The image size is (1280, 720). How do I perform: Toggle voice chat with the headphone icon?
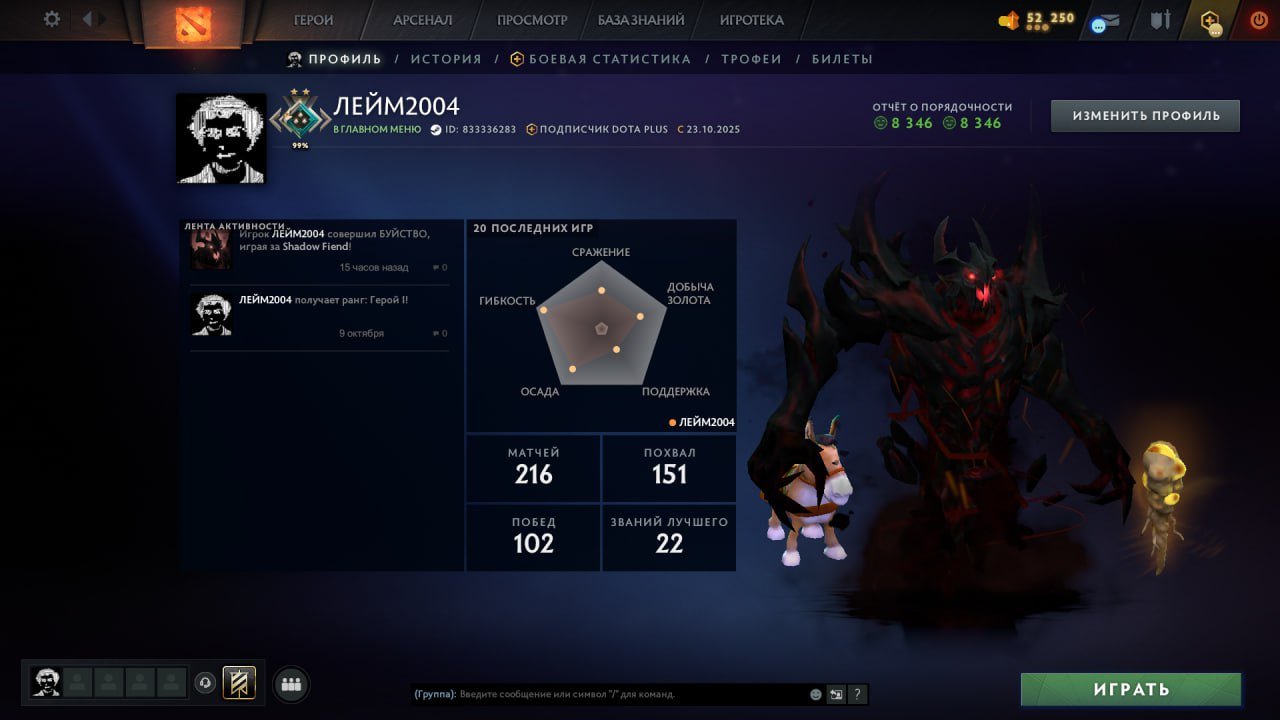click(204, 683)
